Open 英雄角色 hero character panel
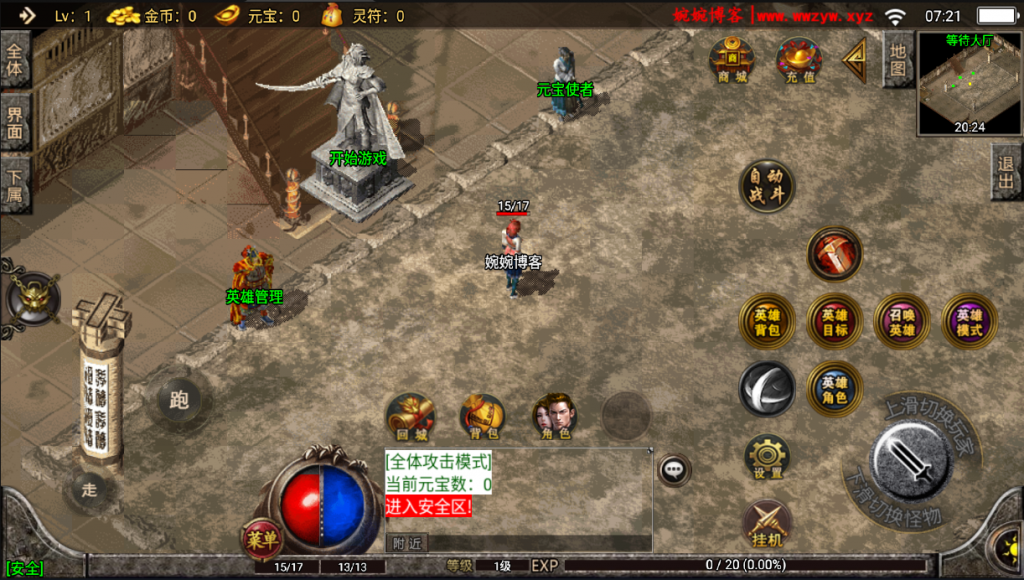The image size is (1024, 580). pos(835,389)
